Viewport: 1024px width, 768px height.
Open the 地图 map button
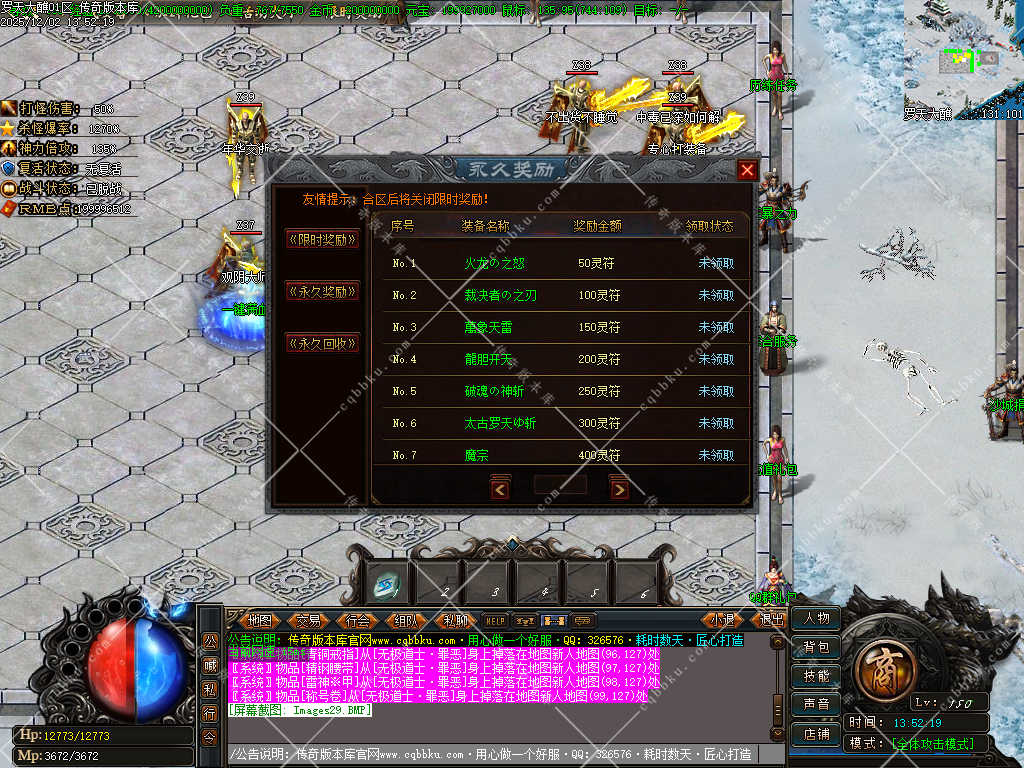[x=260, y=620]
